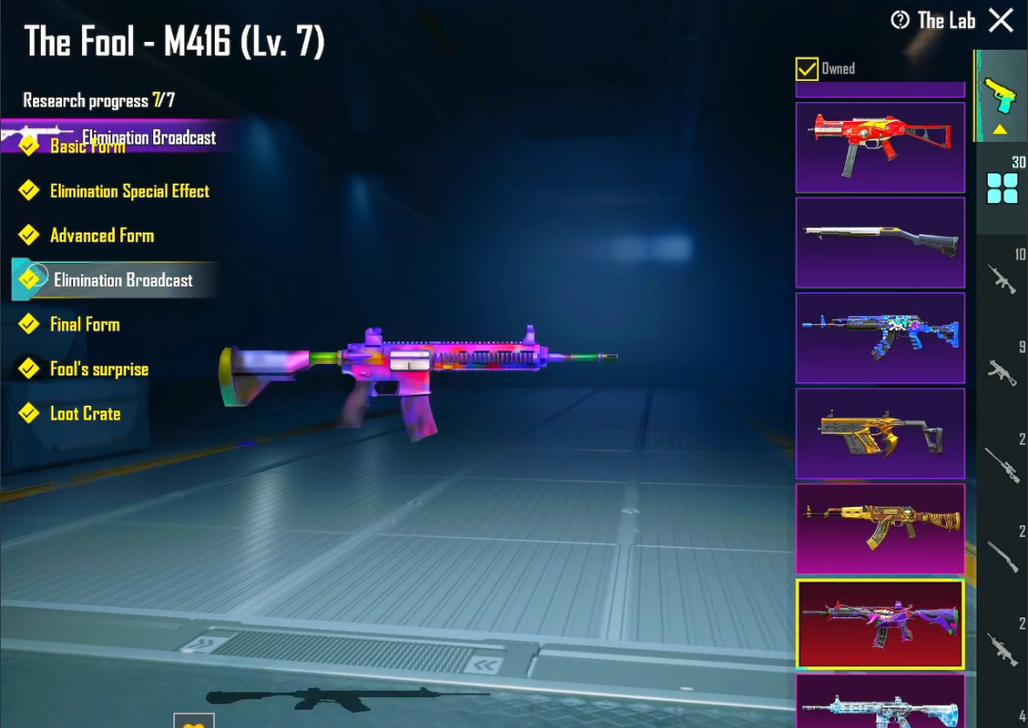Select the highlighted Fool M416 thumbnail

pyautogui.click(x=880, y=624)
